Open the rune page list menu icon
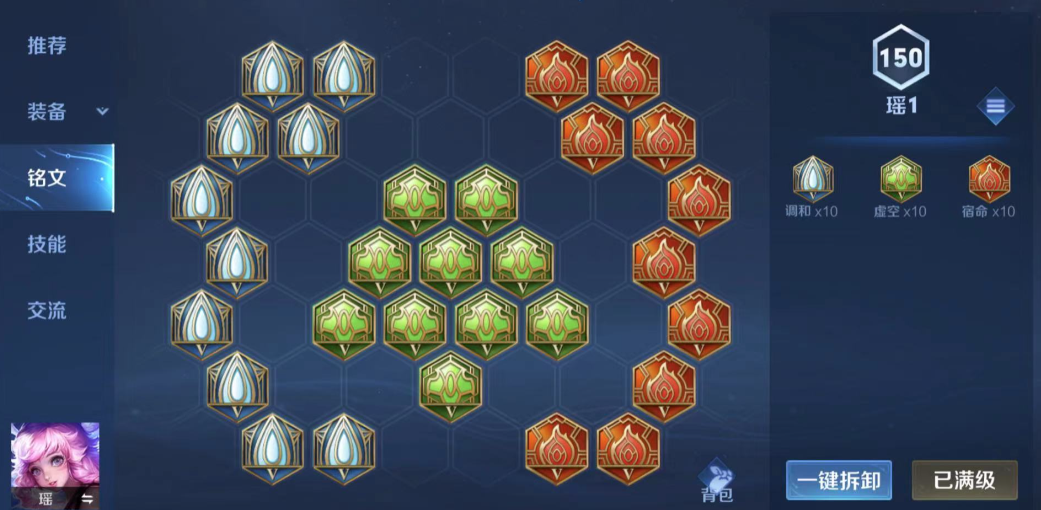The width and height of the screenshot is (1041, 510). click(995, 106)
